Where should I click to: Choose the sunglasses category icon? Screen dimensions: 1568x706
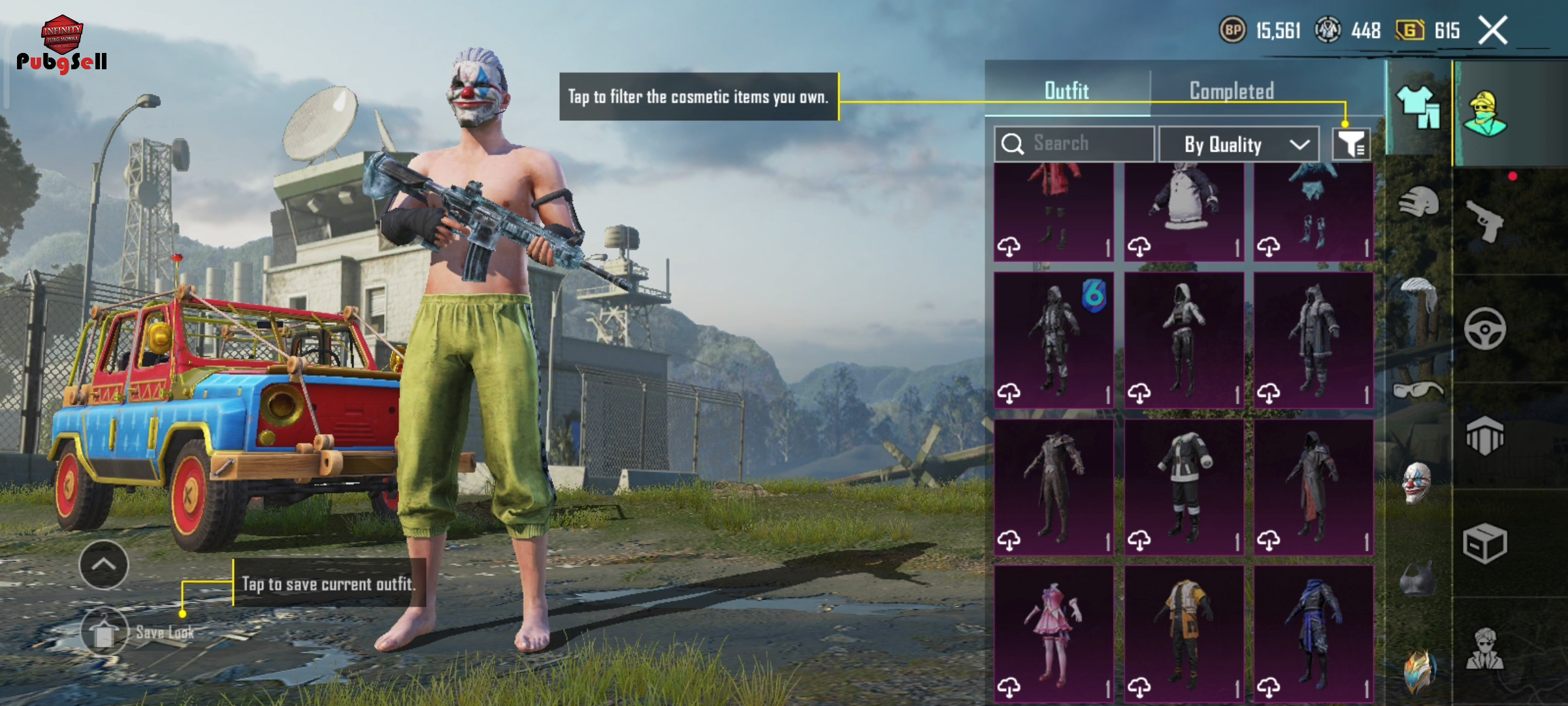pyautogui.click(x=1418, y=390)
